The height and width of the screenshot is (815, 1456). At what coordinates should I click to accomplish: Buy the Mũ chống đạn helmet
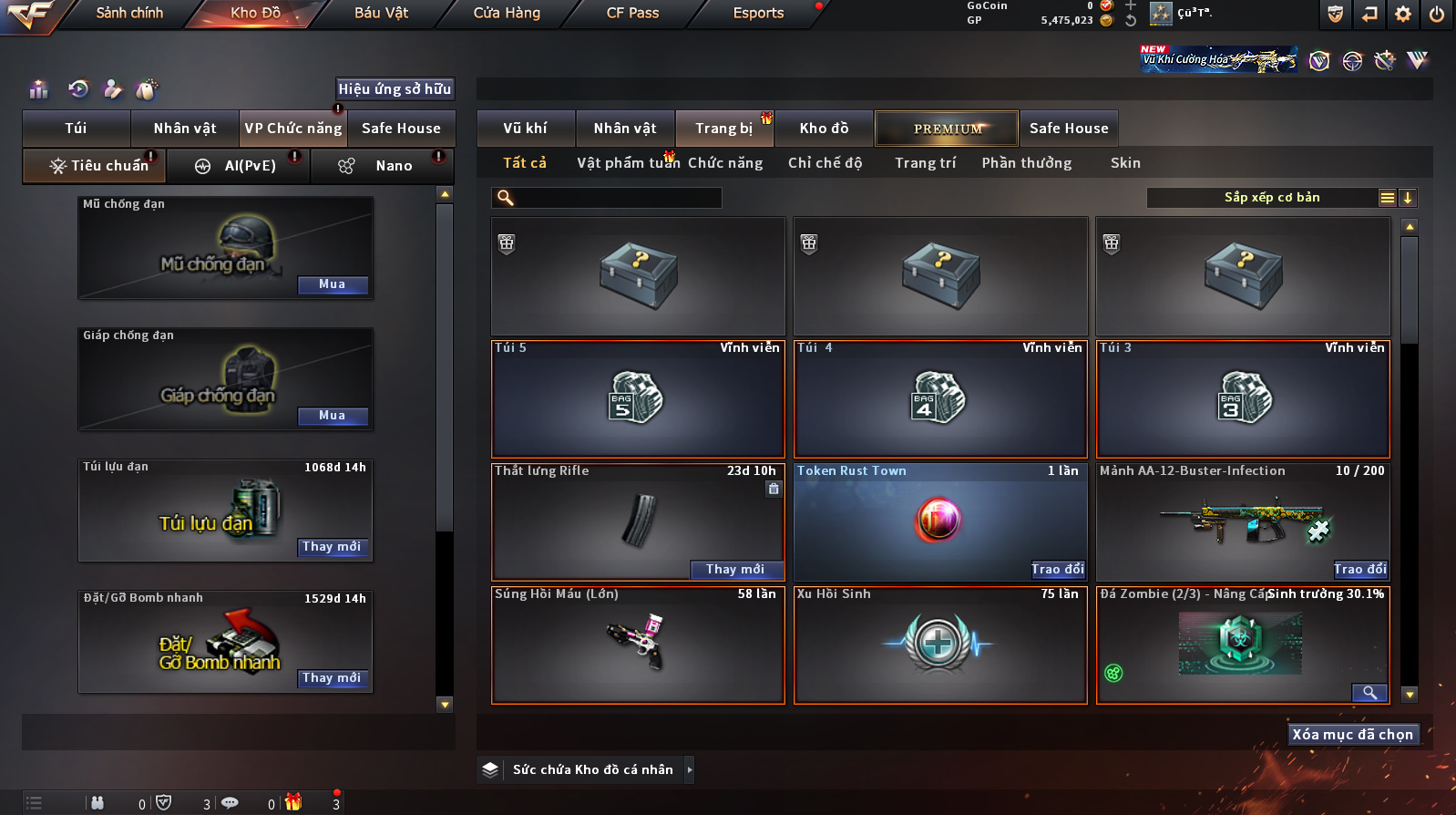333,284
